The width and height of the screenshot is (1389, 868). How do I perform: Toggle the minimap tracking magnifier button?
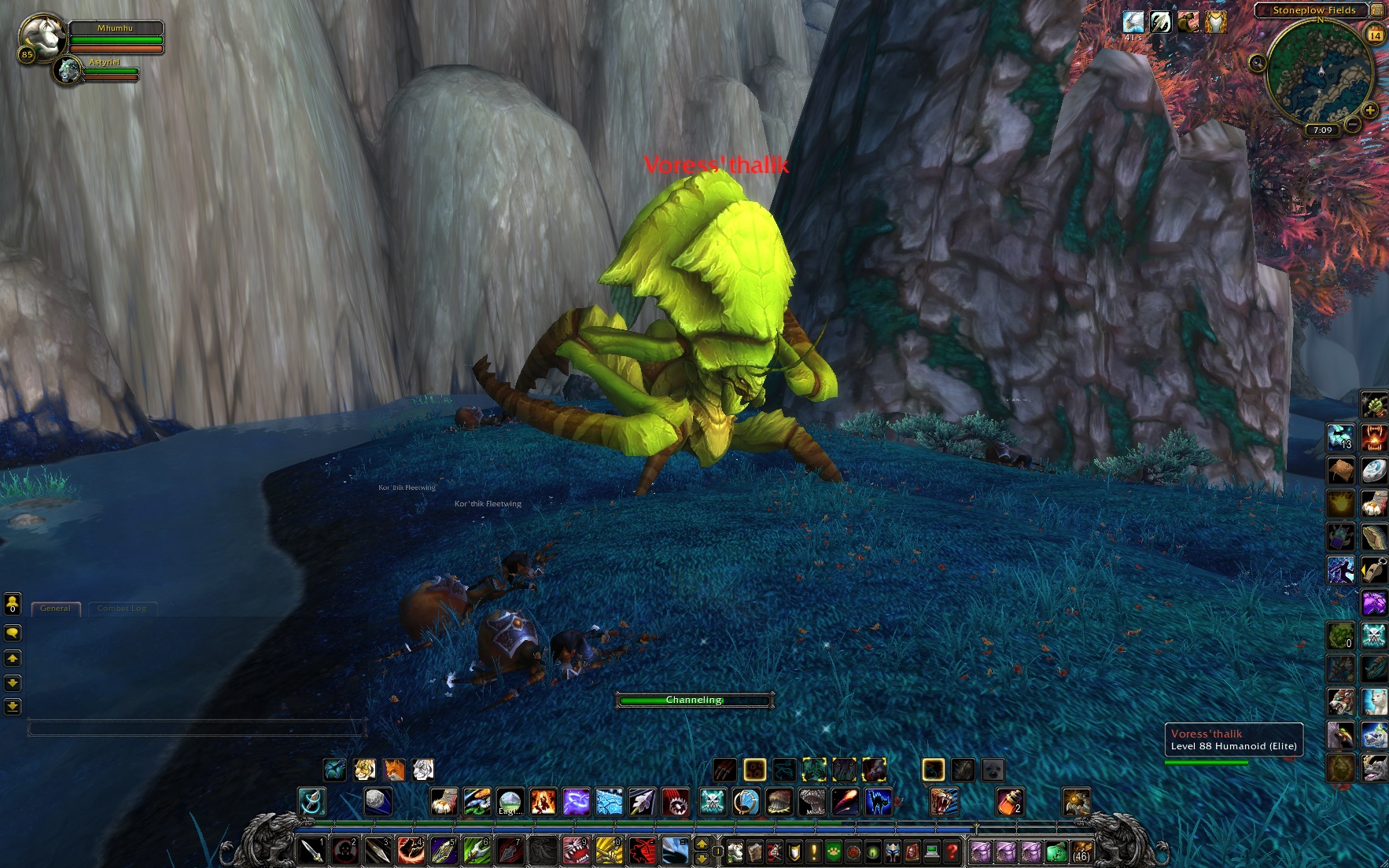click(x=1258, y=63)
